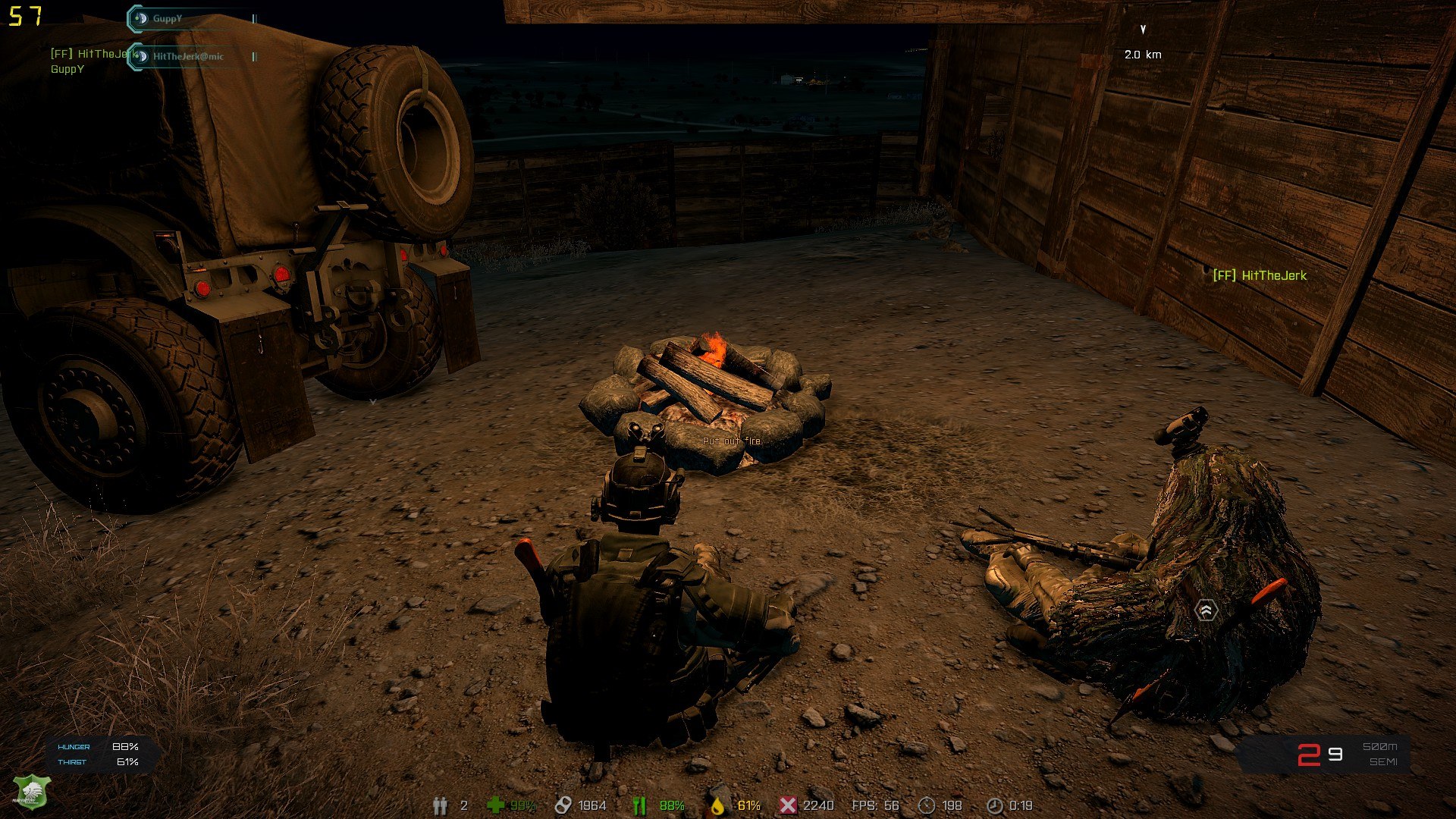The height and width of the screenshot is (819, 1456).
Task: Click the green shield server logo
Action: (32, 792)
